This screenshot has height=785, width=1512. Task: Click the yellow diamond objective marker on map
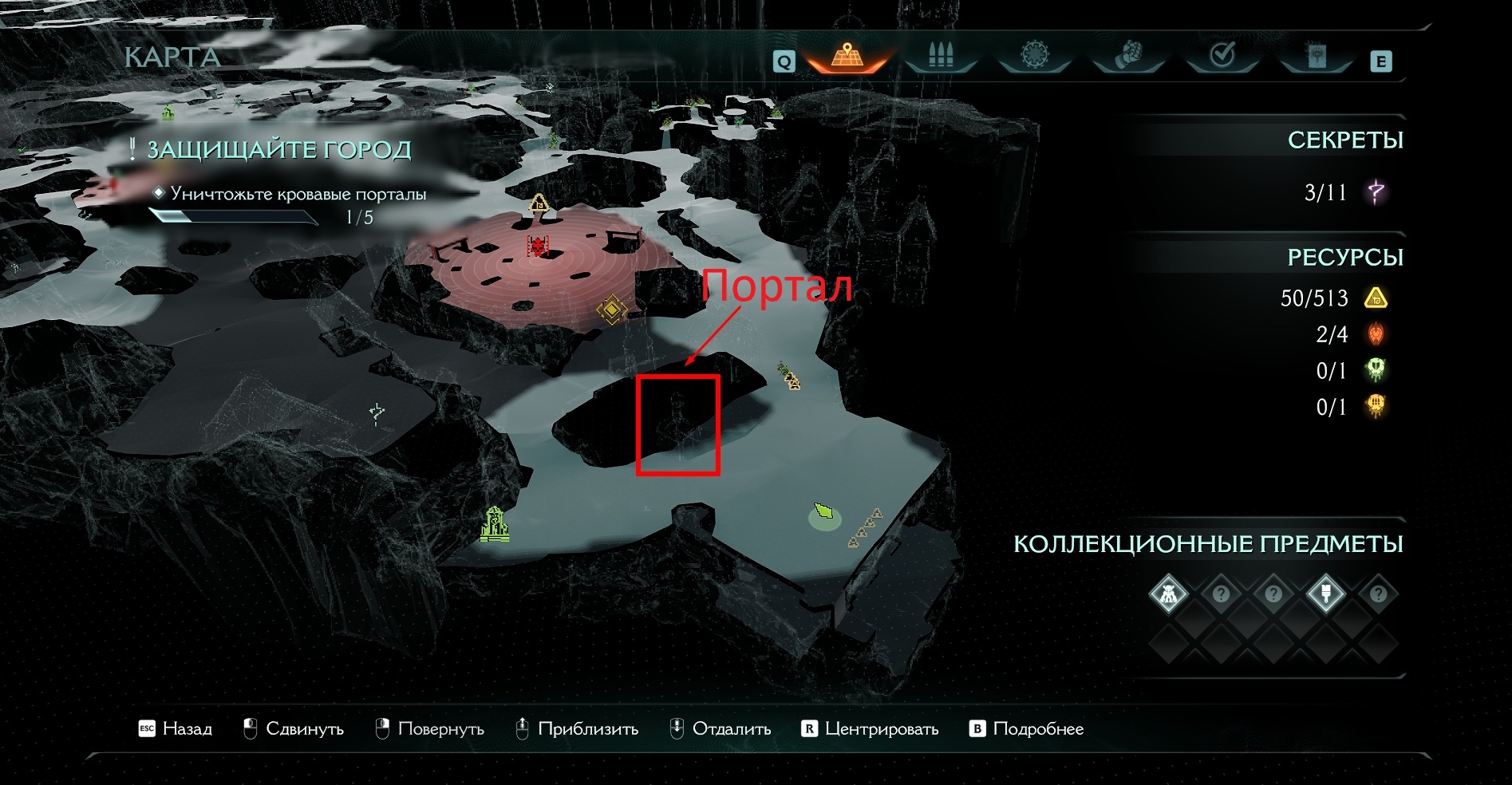pyautogui.click(x=611, y=310)
